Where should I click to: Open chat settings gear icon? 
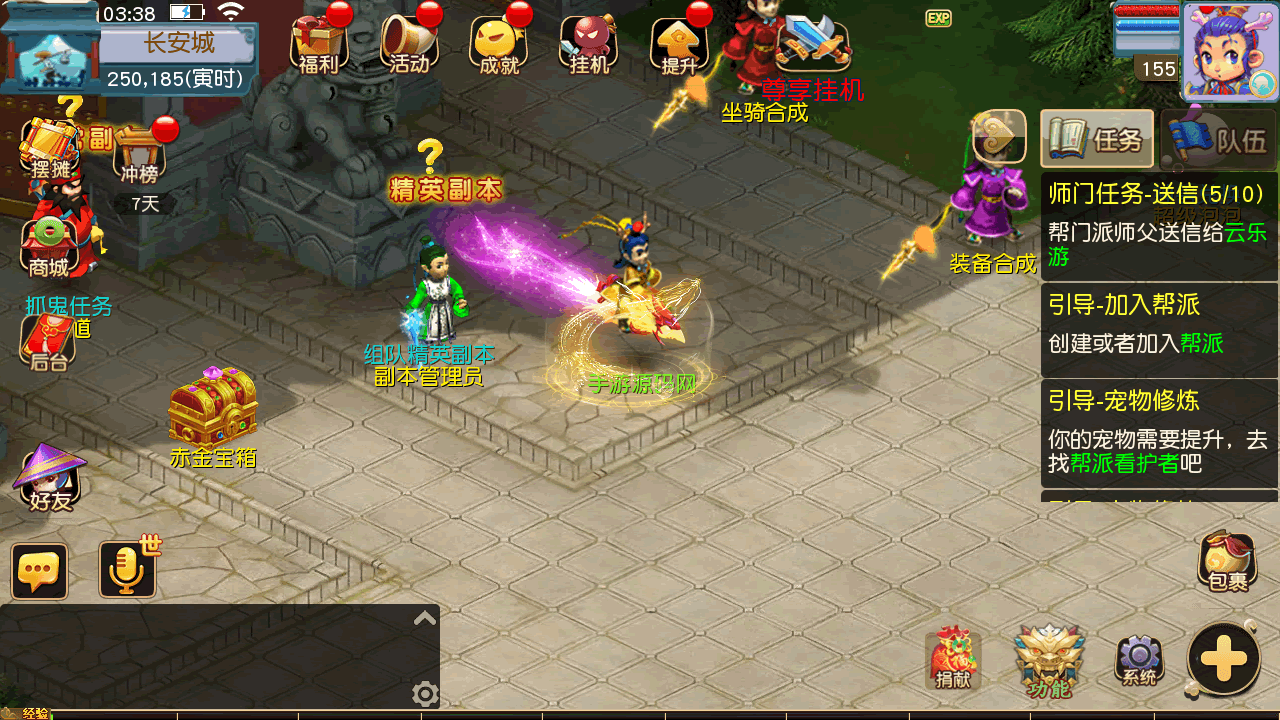[x=425, y=693]
